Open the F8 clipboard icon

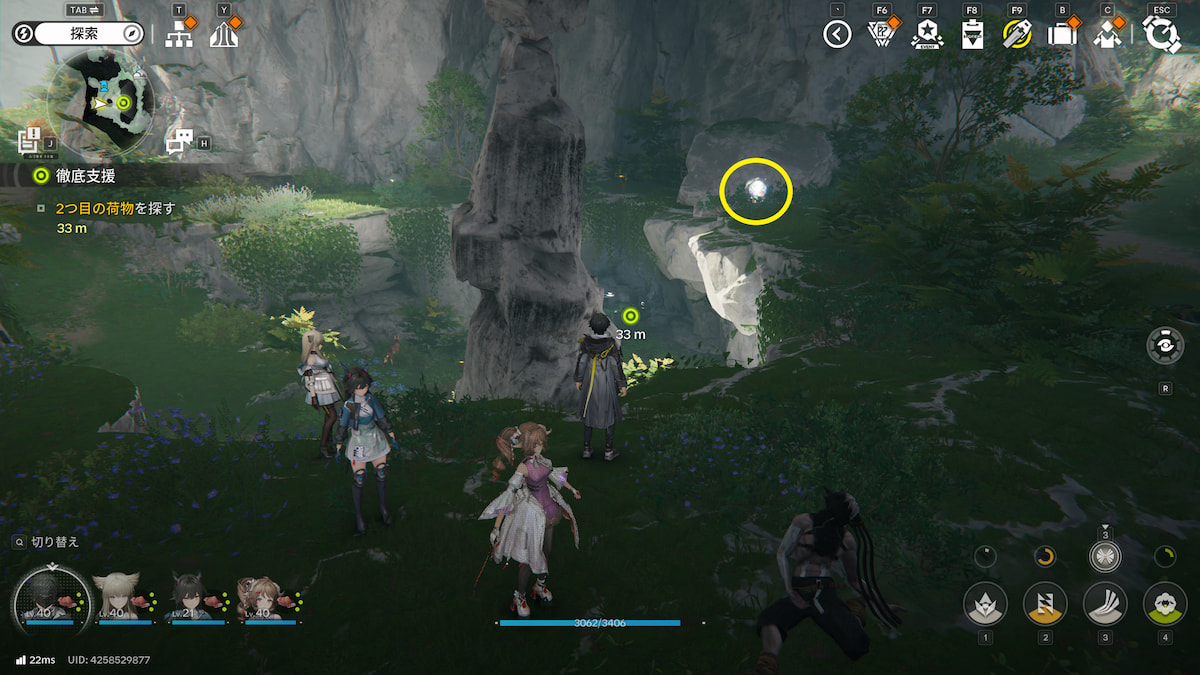tap(972, 34)
